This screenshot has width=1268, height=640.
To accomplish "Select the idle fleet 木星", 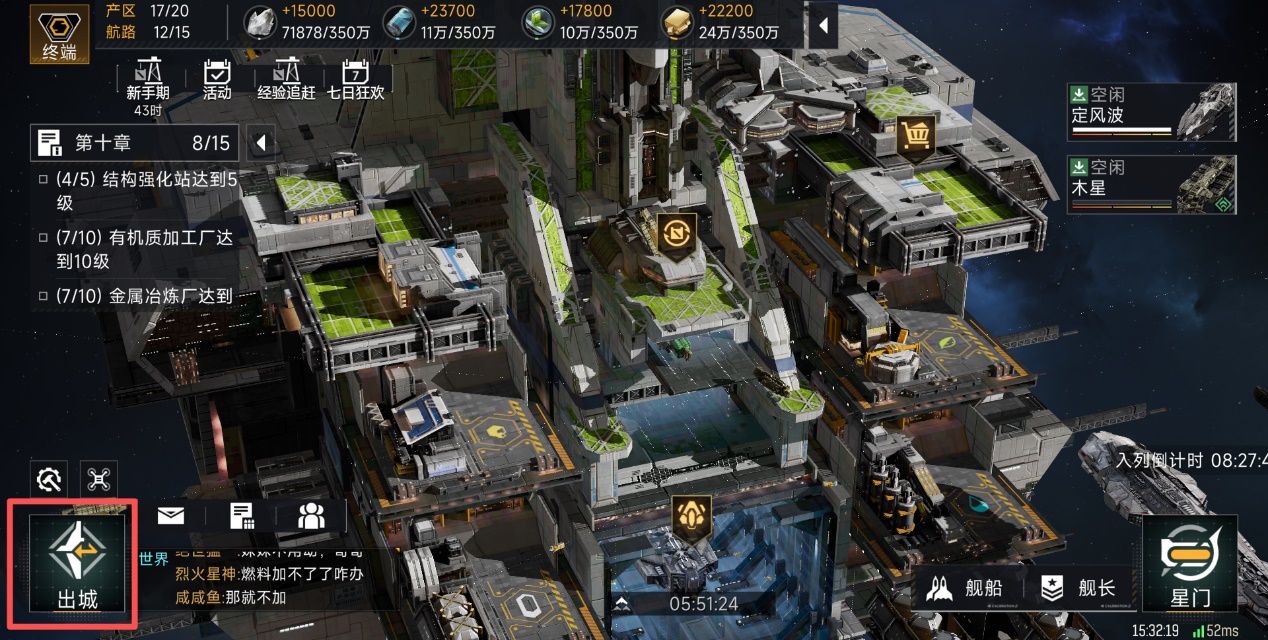I will (1150, 183).
